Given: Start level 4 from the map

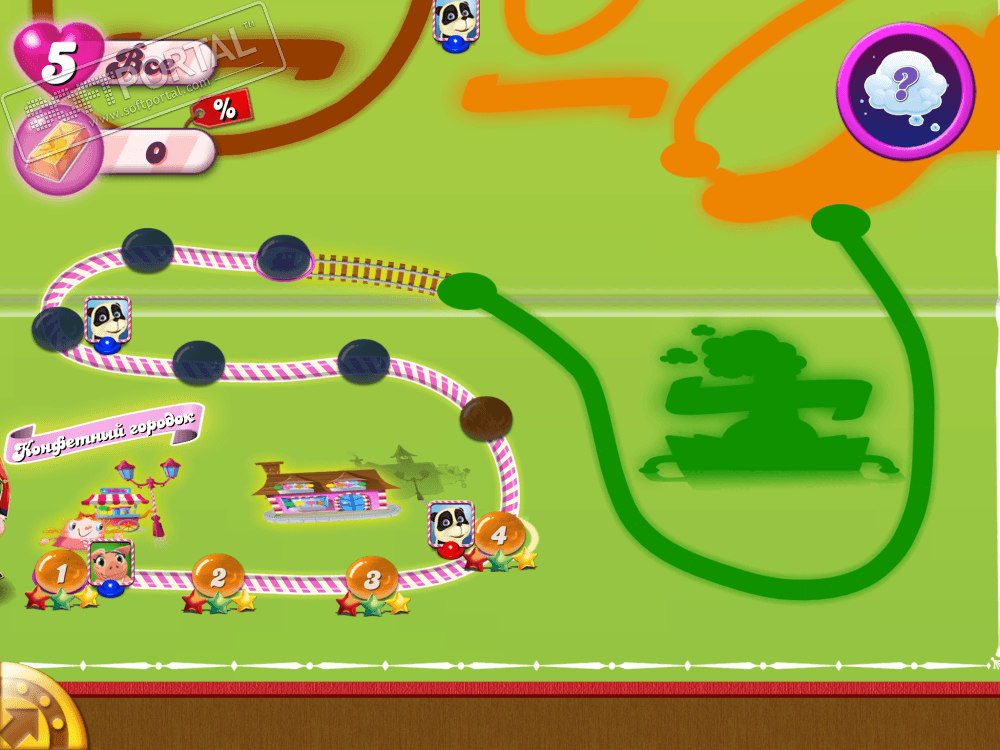Looking at the screenshot, I should (x=499, y=533).
